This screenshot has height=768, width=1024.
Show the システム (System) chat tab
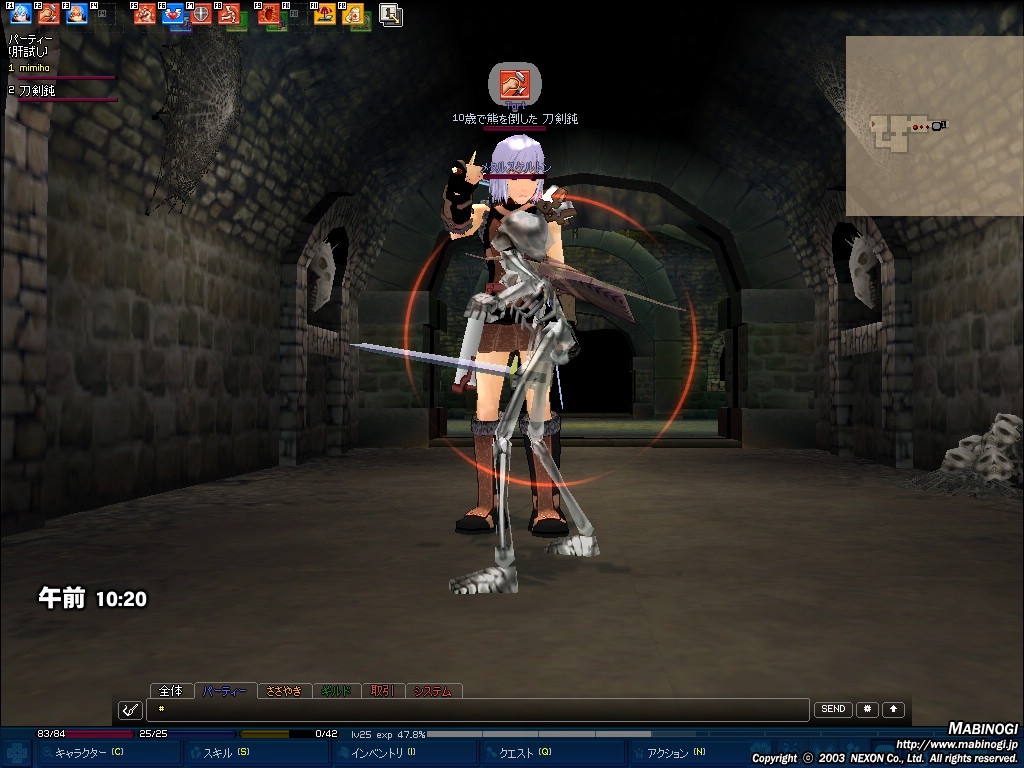coord(433,690)
